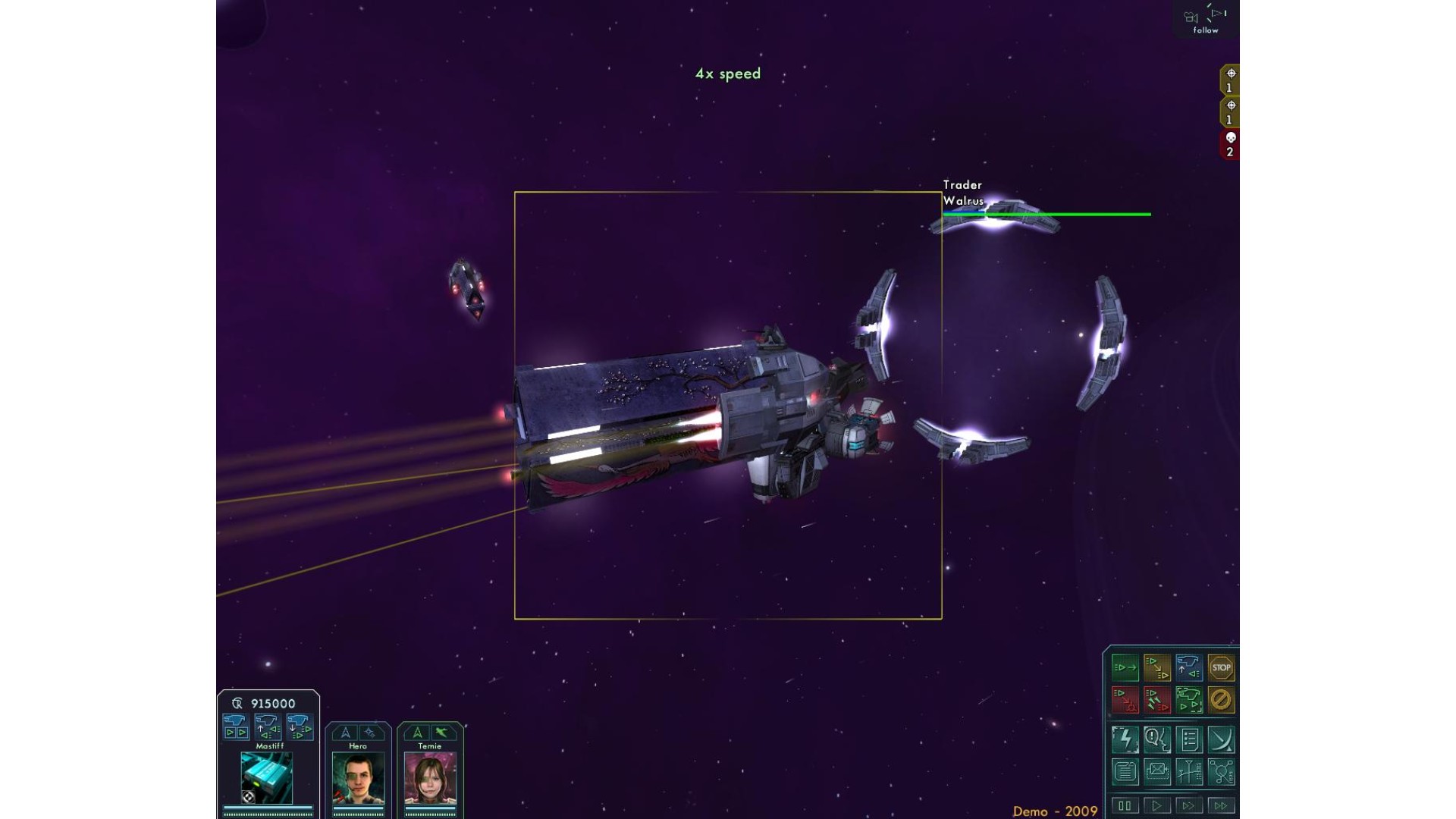
Task: Choose the red multi-arrow barrage attack order
Action: click(x=1157, y=700)
